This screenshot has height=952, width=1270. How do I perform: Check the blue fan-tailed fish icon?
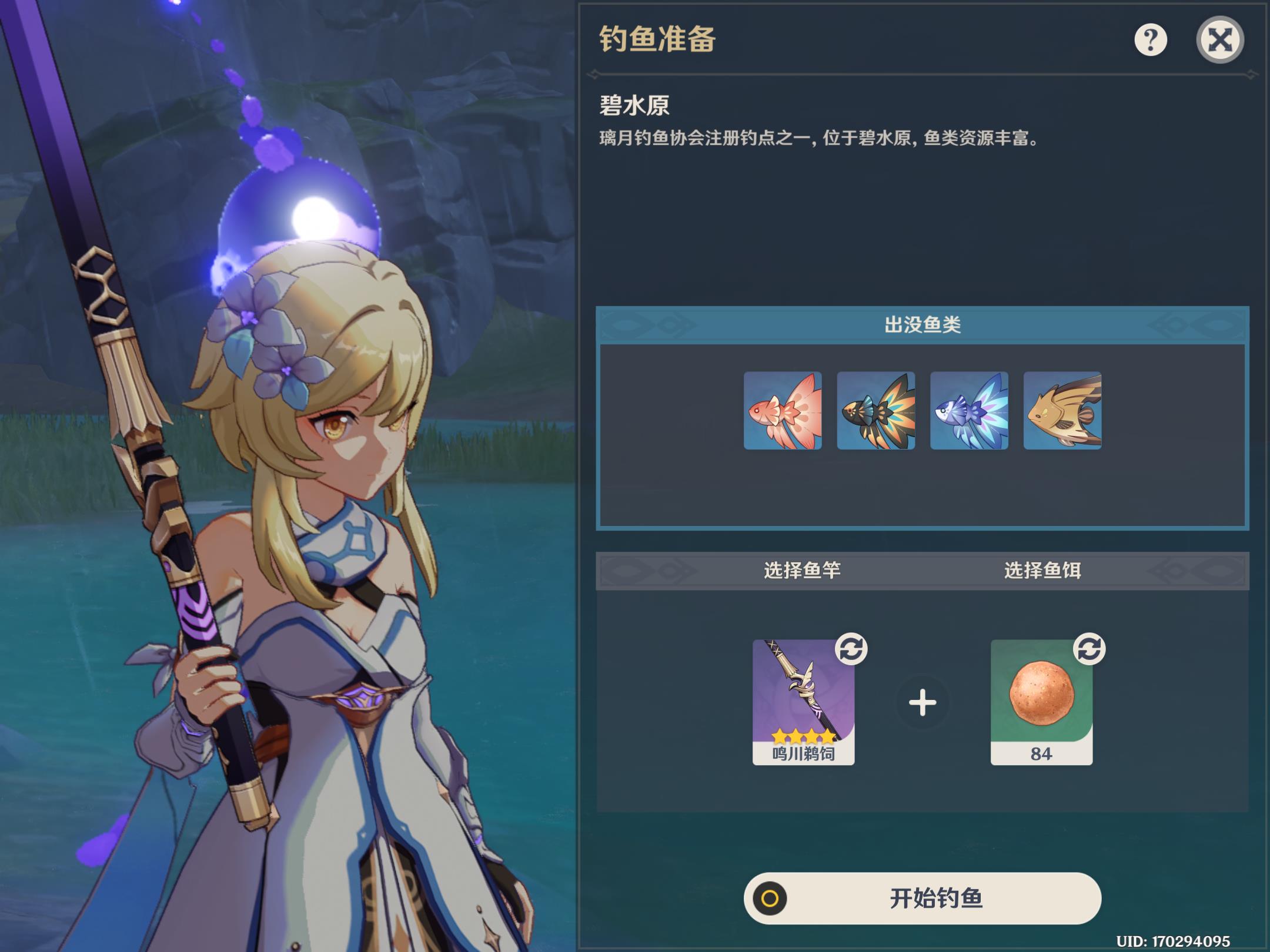[969, 411]
